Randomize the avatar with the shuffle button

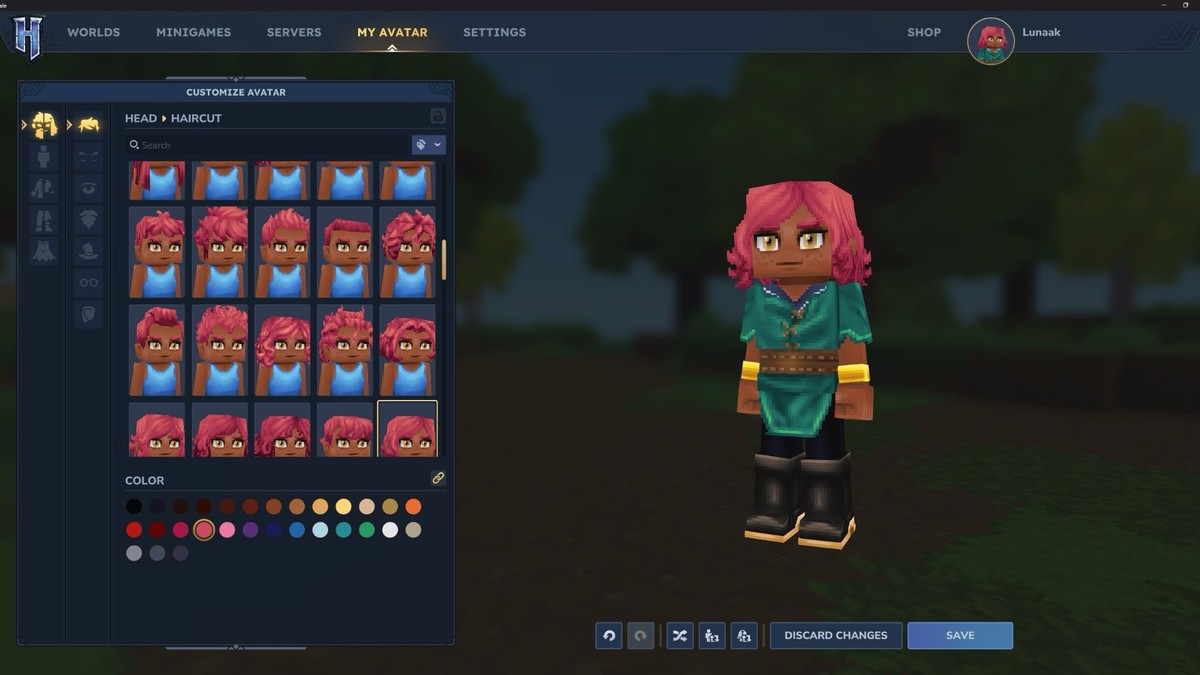[680, 635]
